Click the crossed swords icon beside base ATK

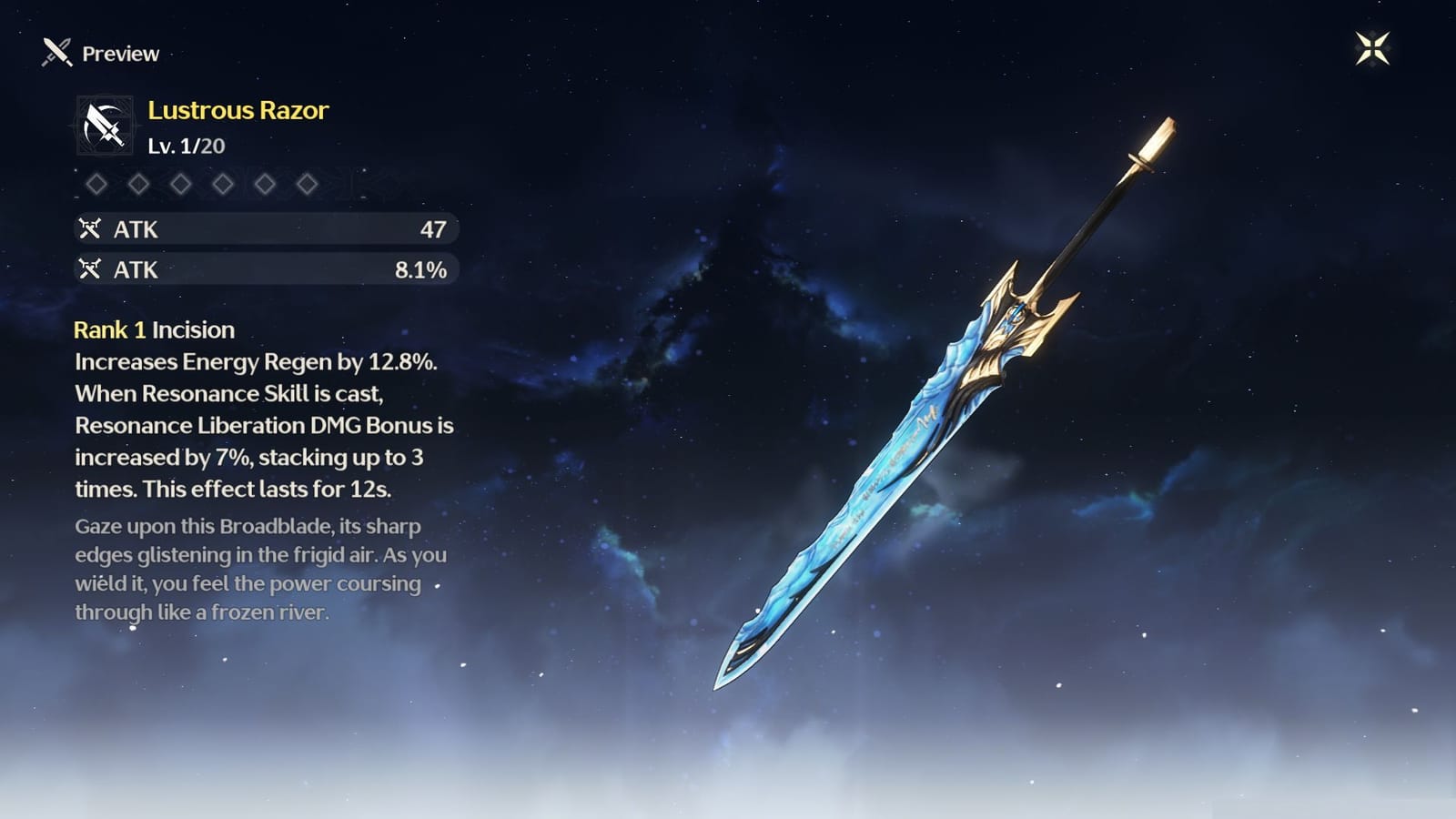[92, 228]
